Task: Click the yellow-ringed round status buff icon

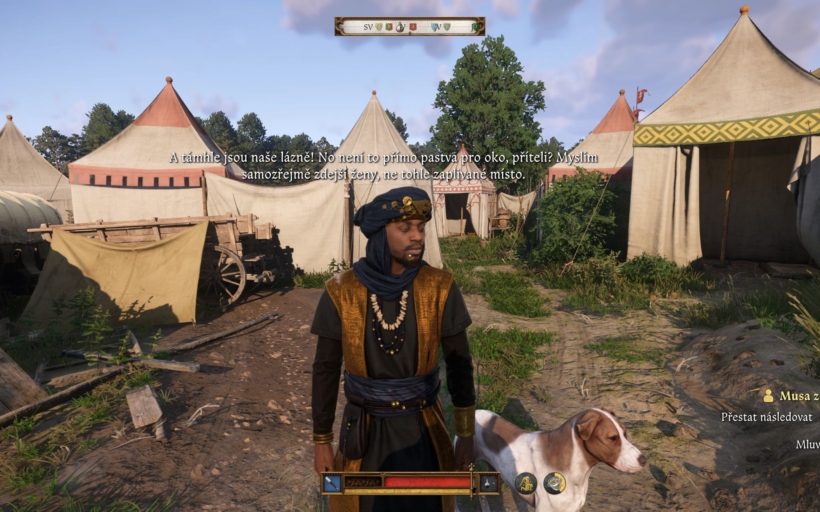Action: [554, 483]
